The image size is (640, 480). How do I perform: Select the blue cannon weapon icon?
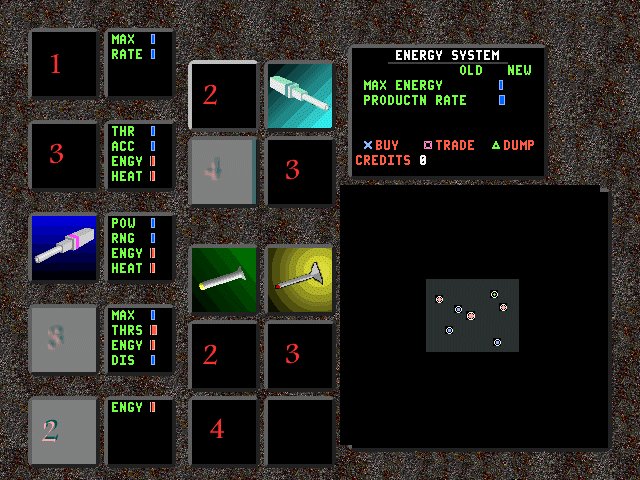pyautogui.click(x=63, y=247)
